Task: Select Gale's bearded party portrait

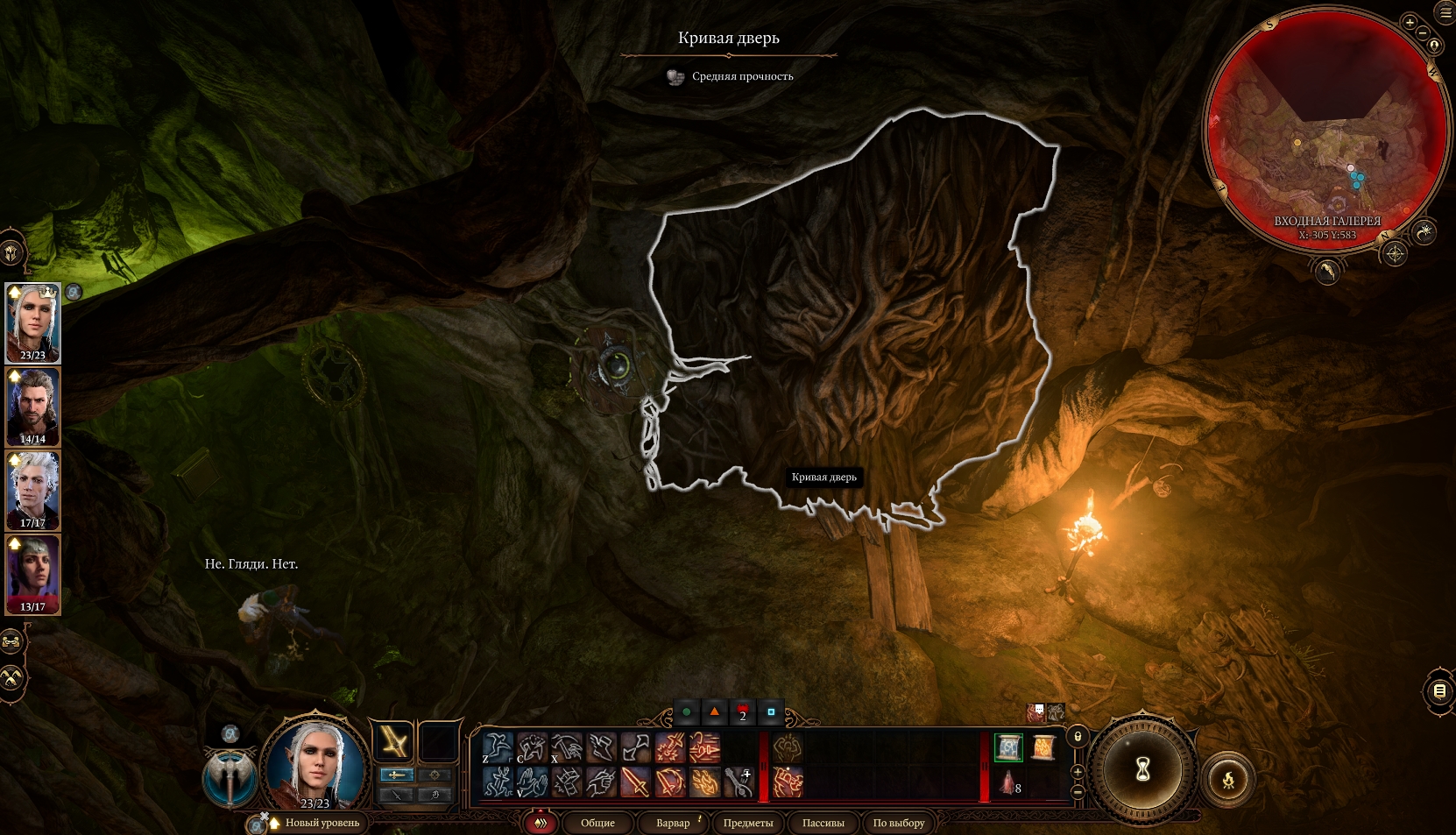Action: [32, 407]
